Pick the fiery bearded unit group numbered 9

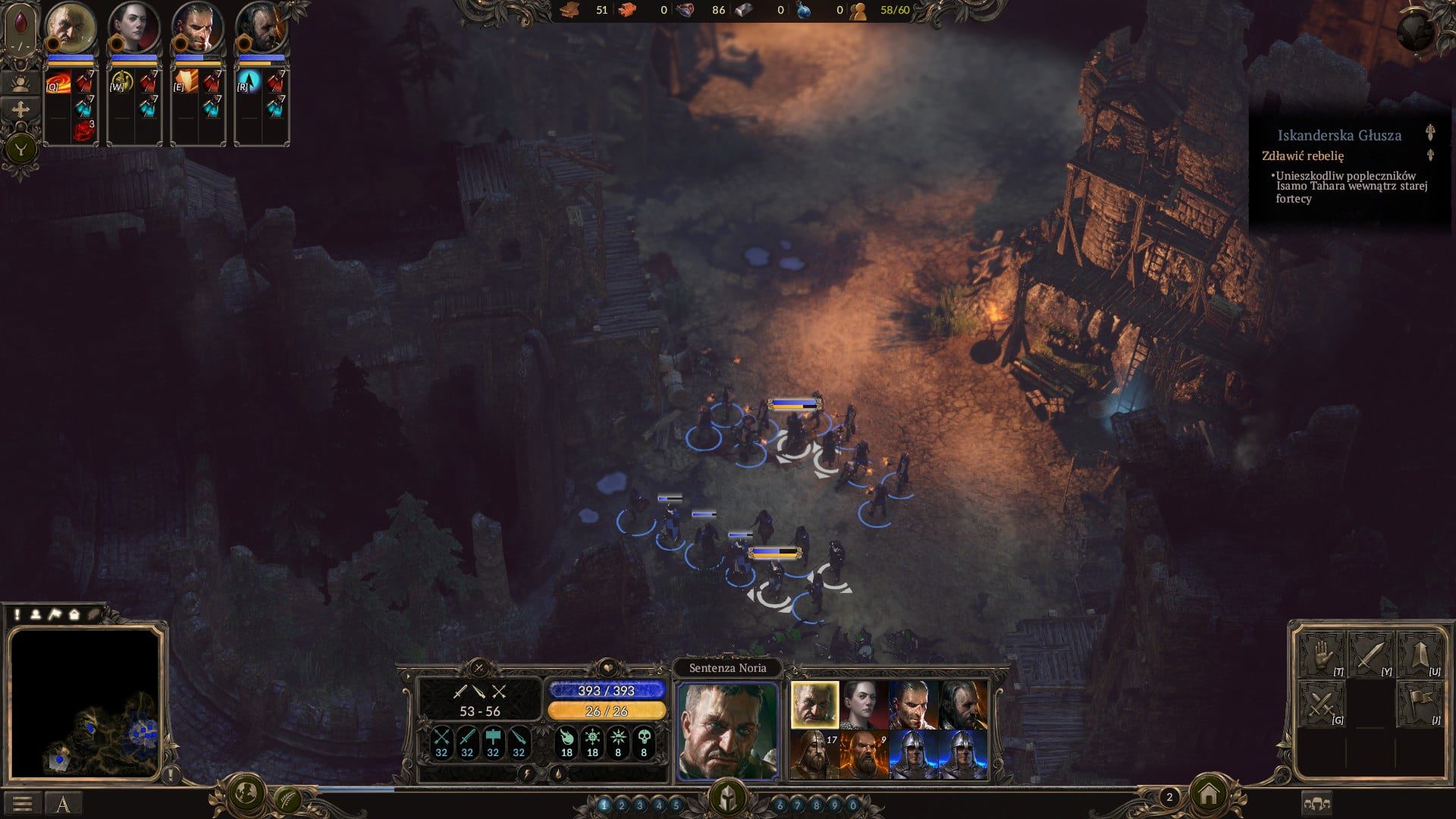[x=864, y=755]
